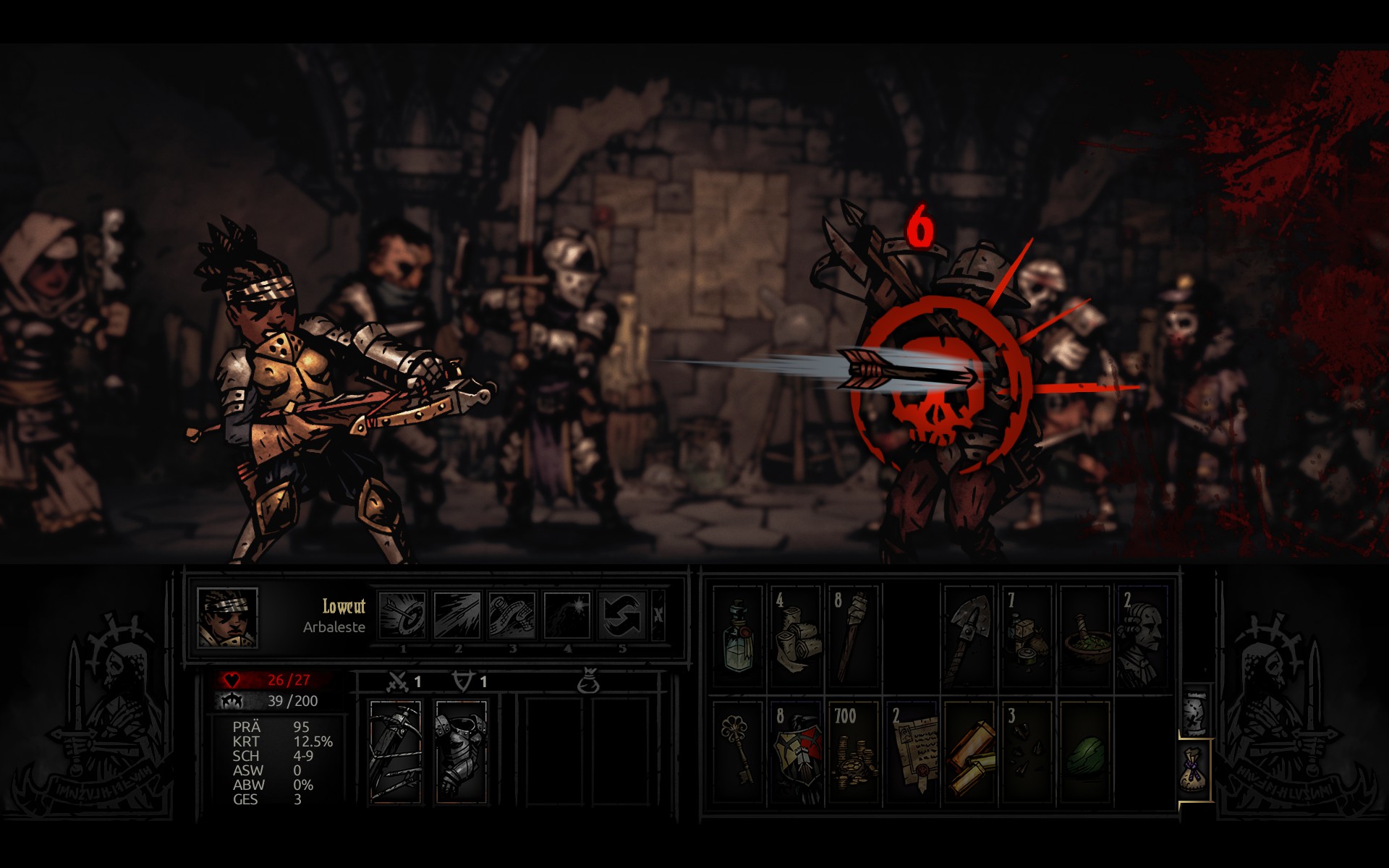The height and width of the screenshot is (868, 1389).
Task: Inspect the equipped crossbow weapon slot
Action: coord(395,751)
